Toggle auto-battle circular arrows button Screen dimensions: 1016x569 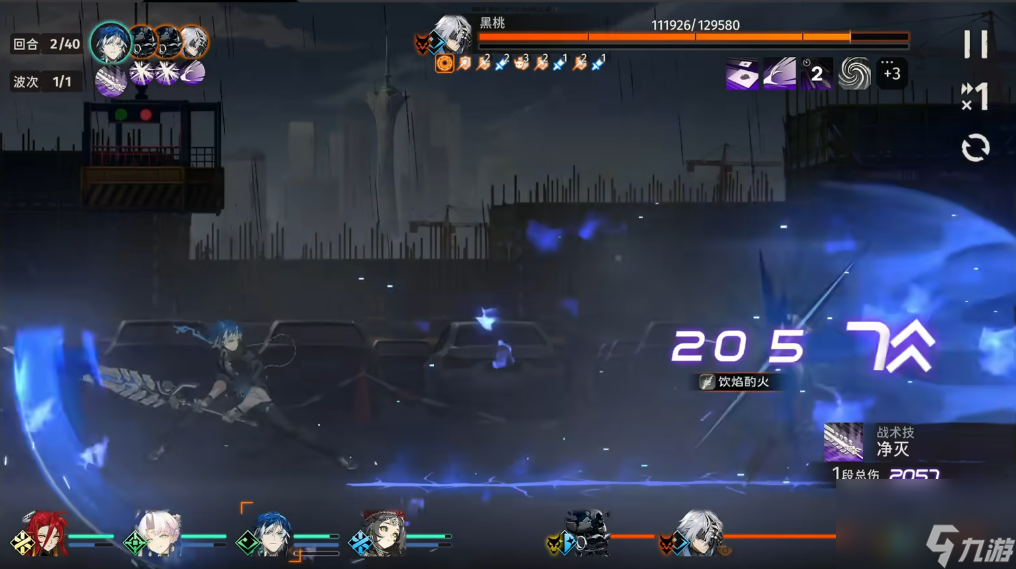tap(975, 148)
